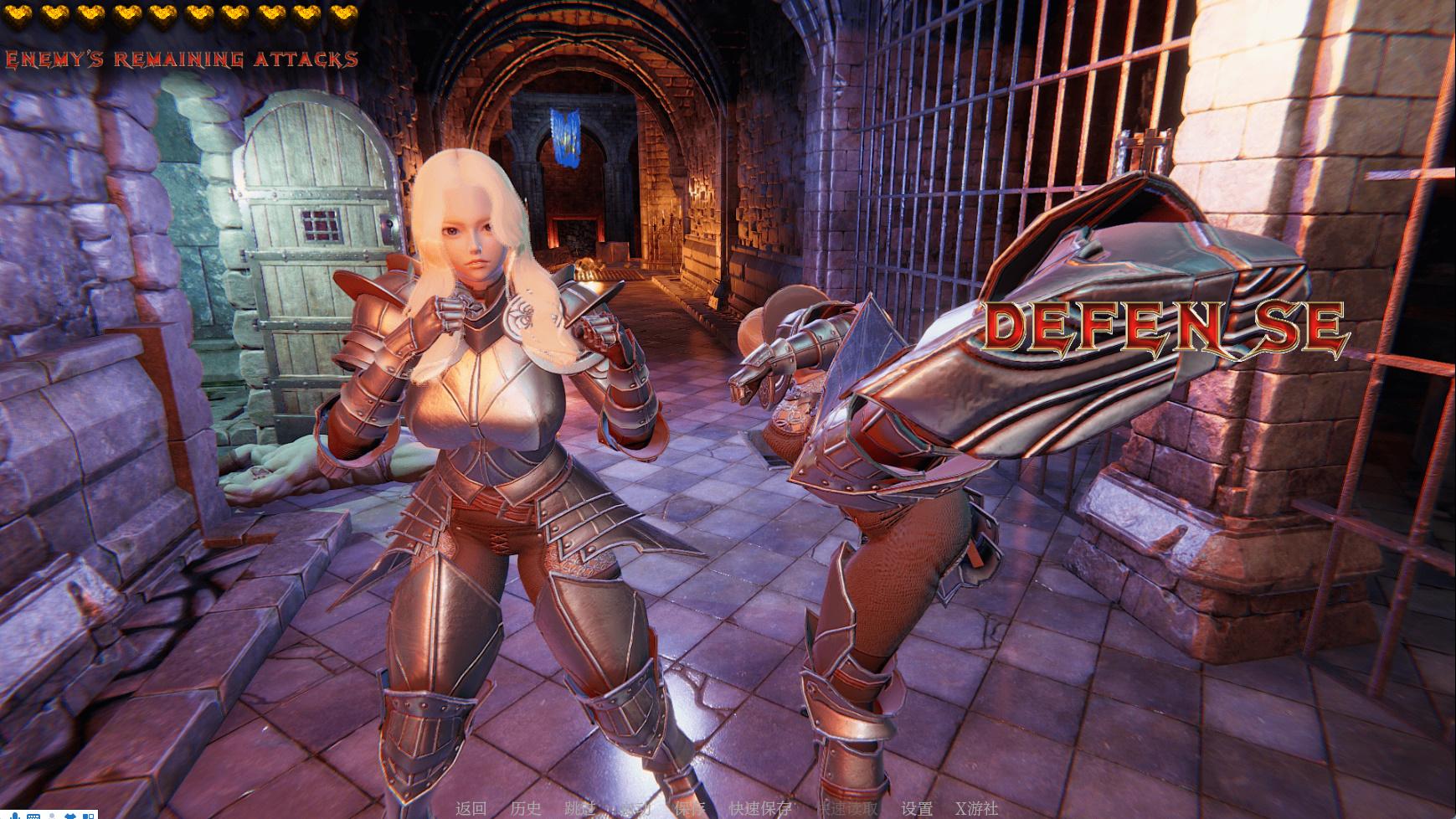The width and height of the screenshot is (1456, 819).
Task: Click the X游社 link
Action: pyautogui.click(x=976, y=808)
